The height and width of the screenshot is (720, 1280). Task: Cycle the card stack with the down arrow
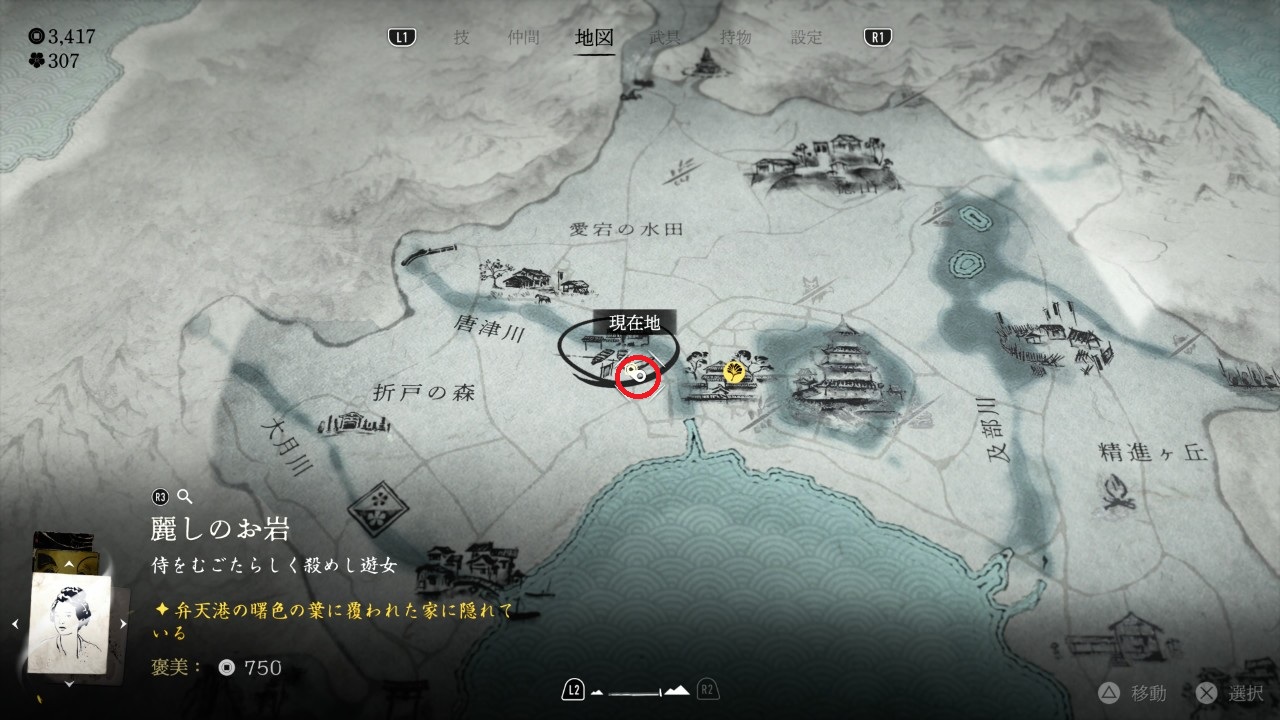pos(68,684)
